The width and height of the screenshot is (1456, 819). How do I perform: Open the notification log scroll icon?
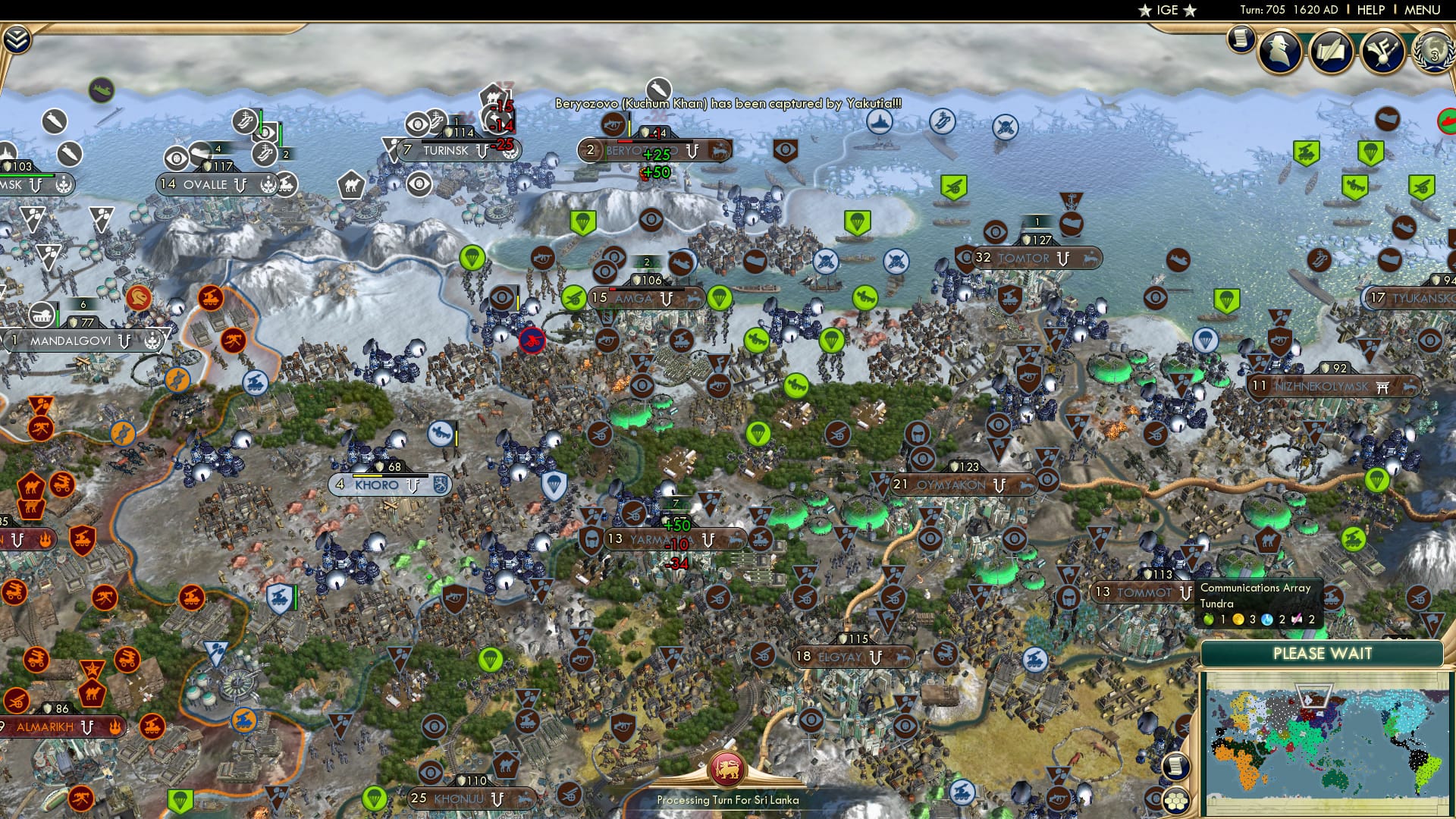click(1241, 38)
